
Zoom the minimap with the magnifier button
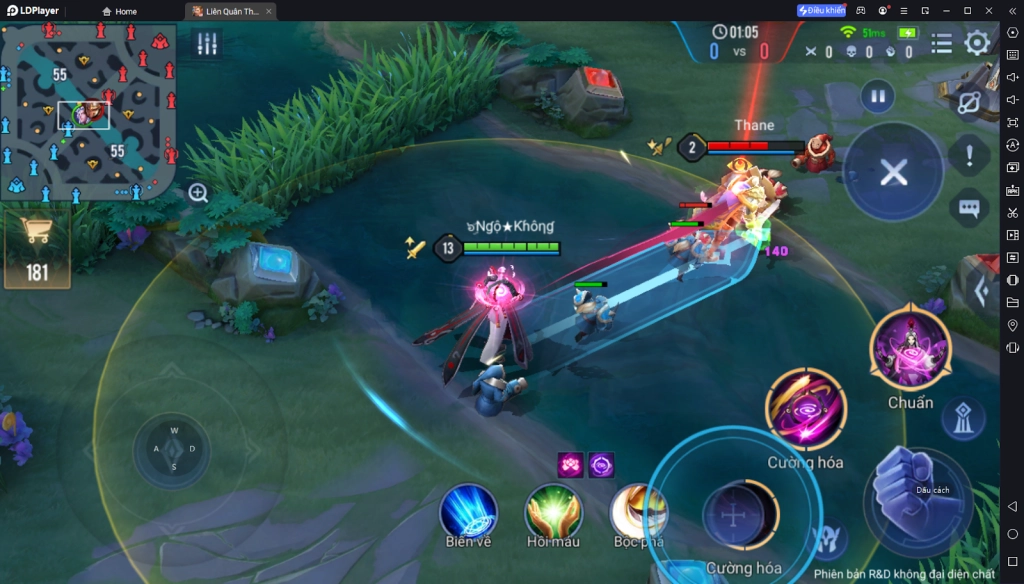(x=199, y=193)
